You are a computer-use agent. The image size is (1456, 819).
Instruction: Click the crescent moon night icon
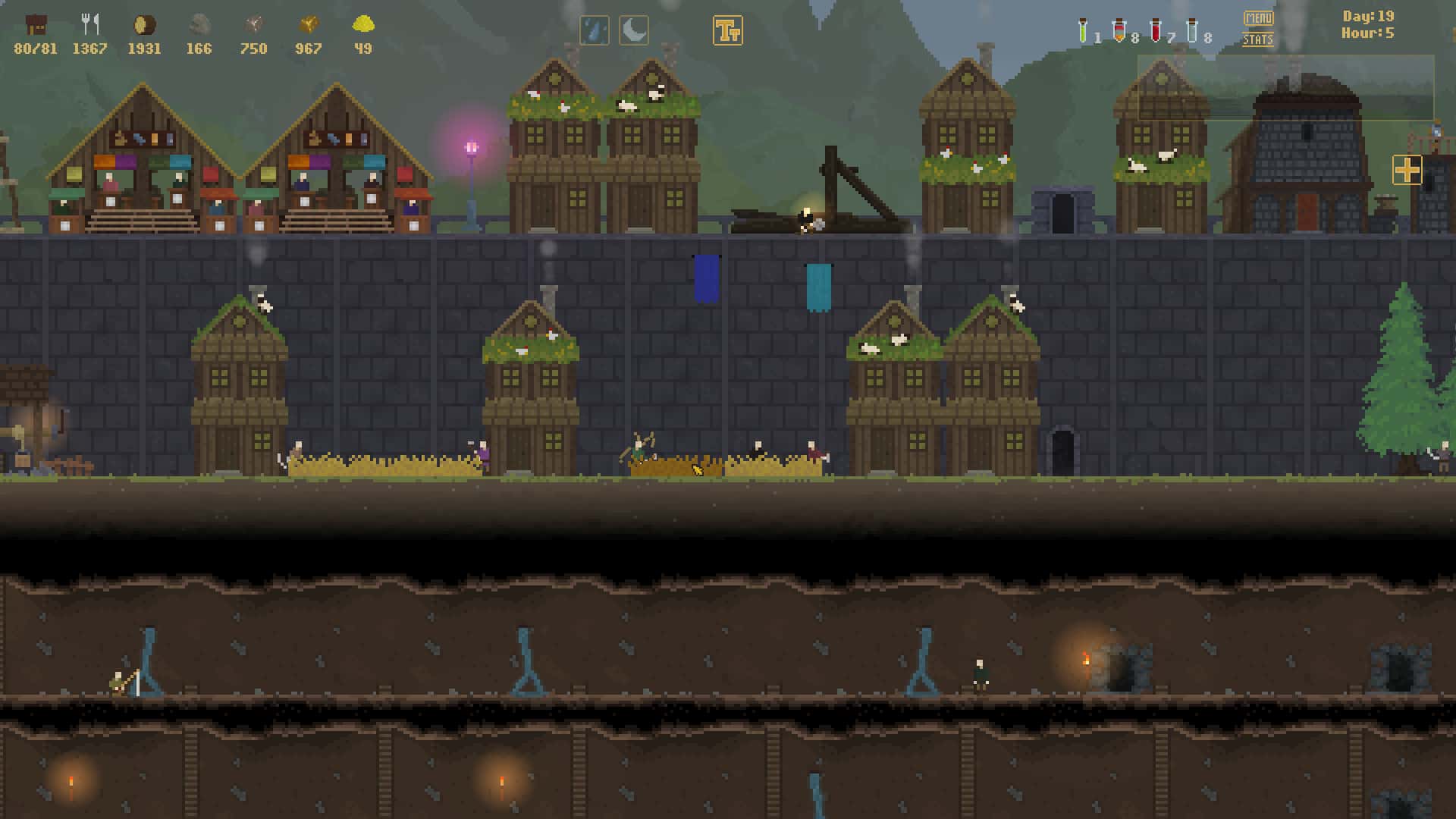click(x=634, y=31)
